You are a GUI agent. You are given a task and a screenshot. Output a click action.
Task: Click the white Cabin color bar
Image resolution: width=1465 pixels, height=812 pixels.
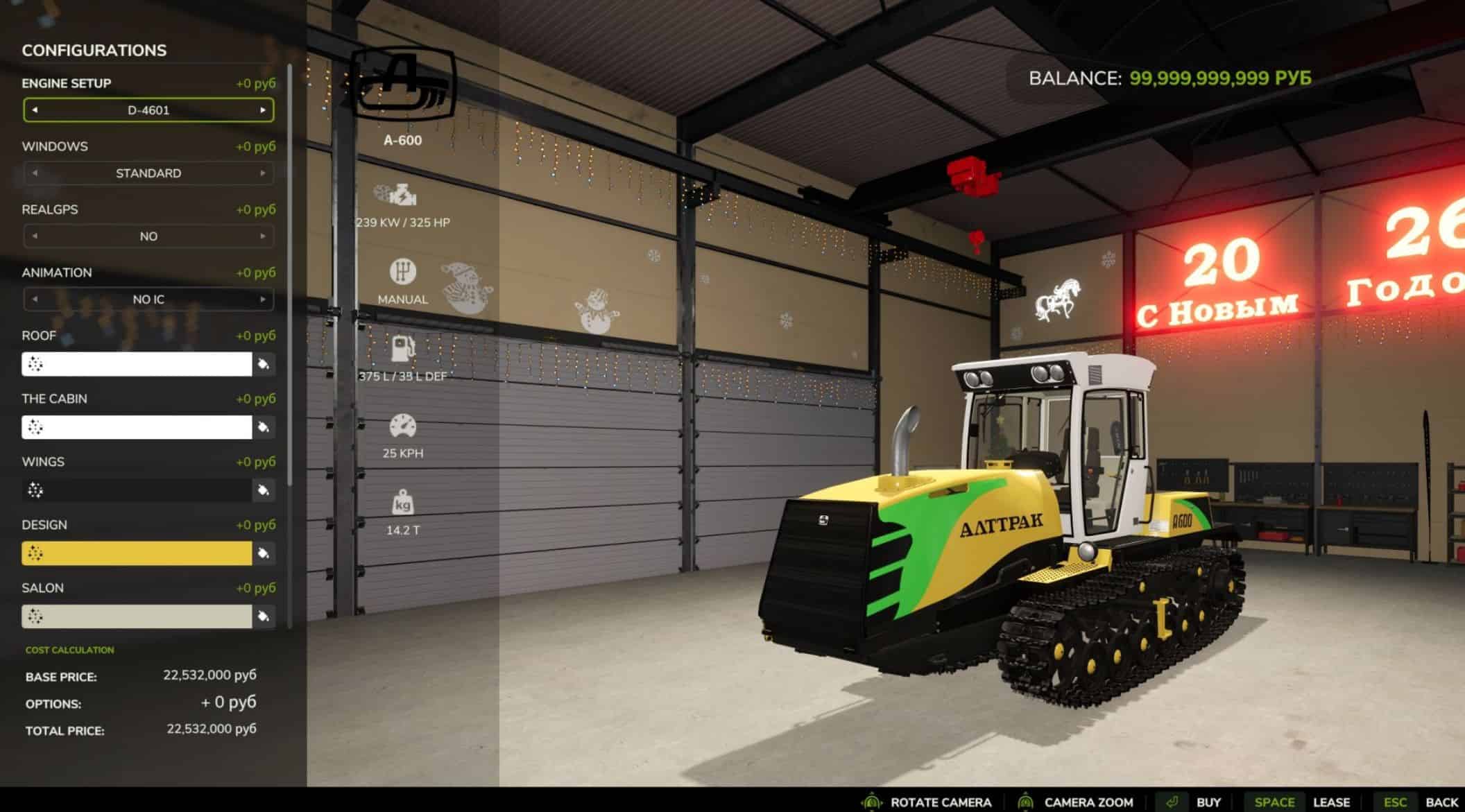(137, 427)
